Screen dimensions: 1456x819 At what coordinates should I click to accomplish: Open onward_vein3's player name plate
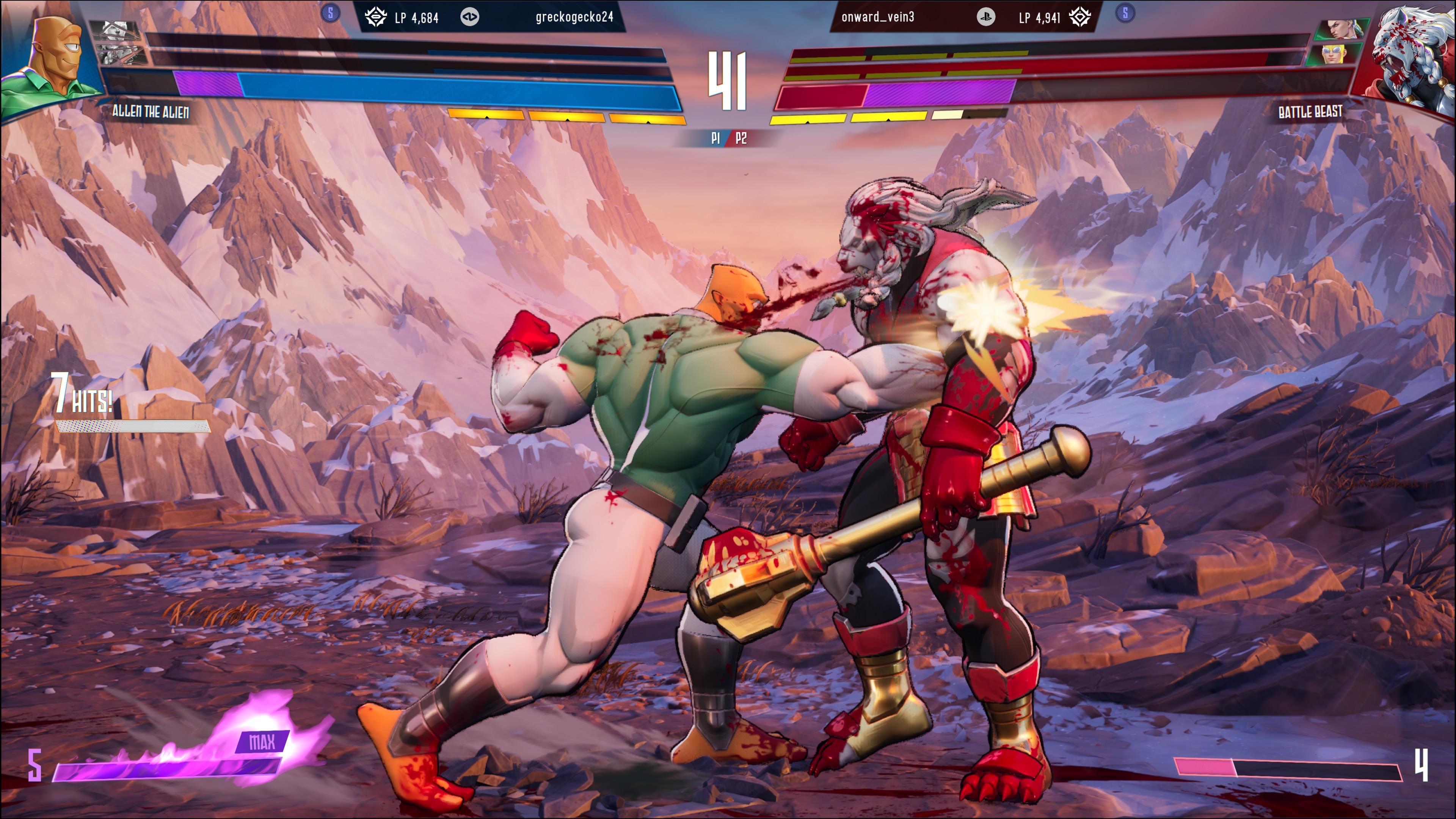click(x=878, y=17)
